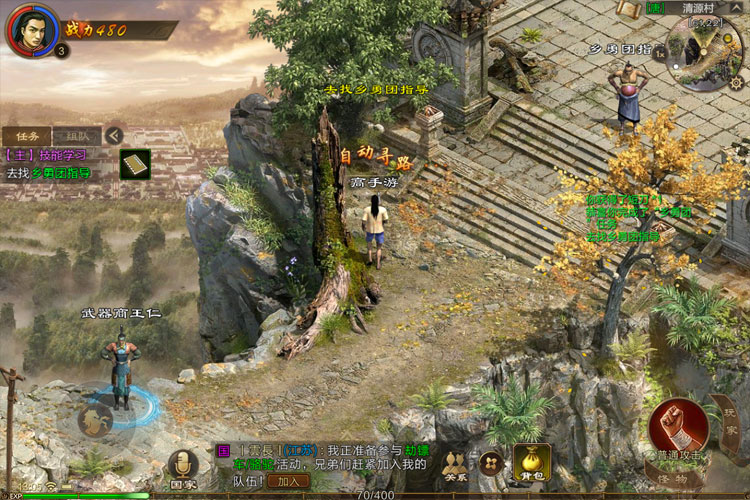
Task: Open the 关系 relations menu
Action: coord(455,466)
